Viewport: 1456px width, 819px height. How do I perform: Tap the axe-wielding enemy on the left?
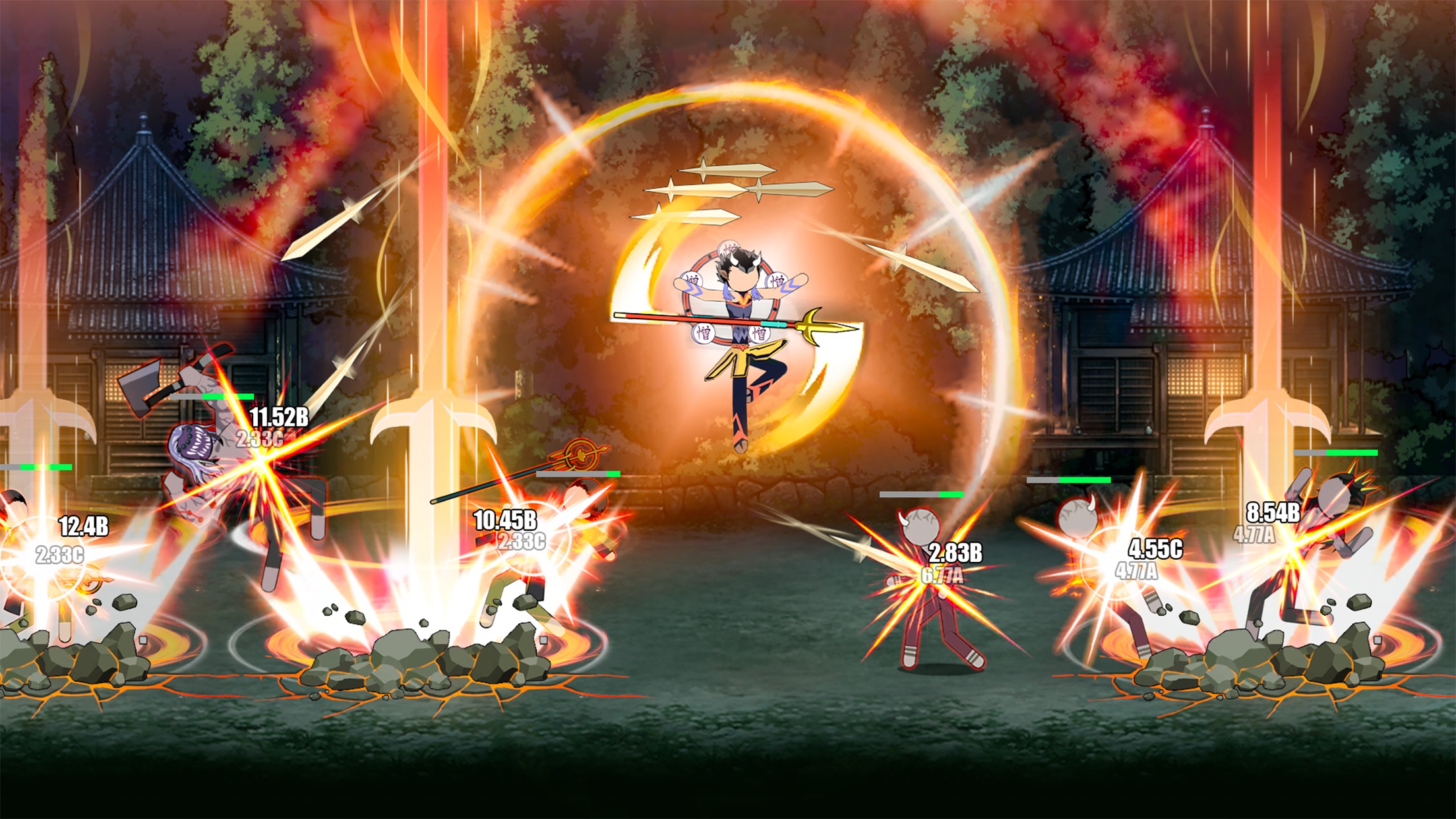click(198, 422)
